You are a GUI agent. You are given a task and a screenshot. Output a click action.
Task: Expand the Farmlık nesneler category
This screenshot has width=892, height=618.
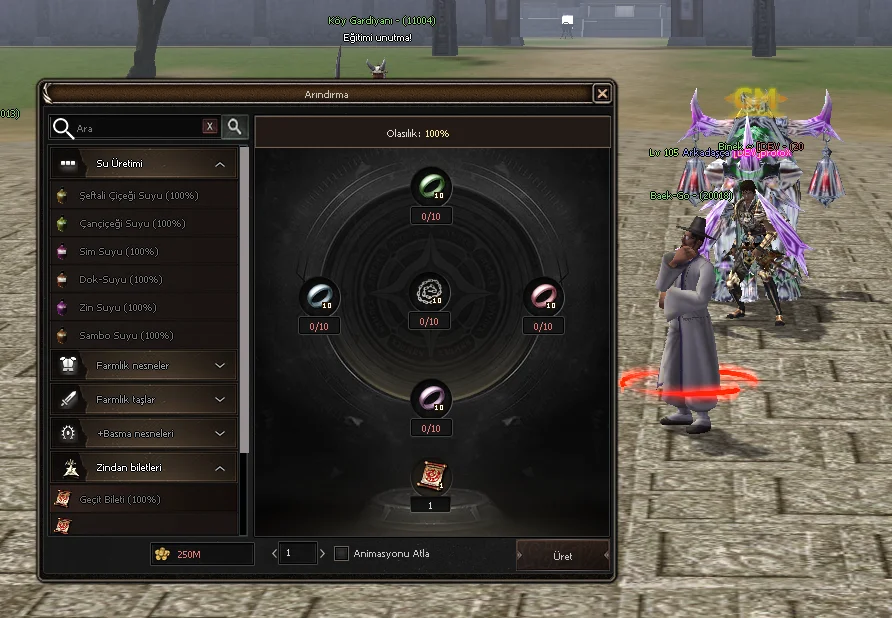[x=220, y=366]
